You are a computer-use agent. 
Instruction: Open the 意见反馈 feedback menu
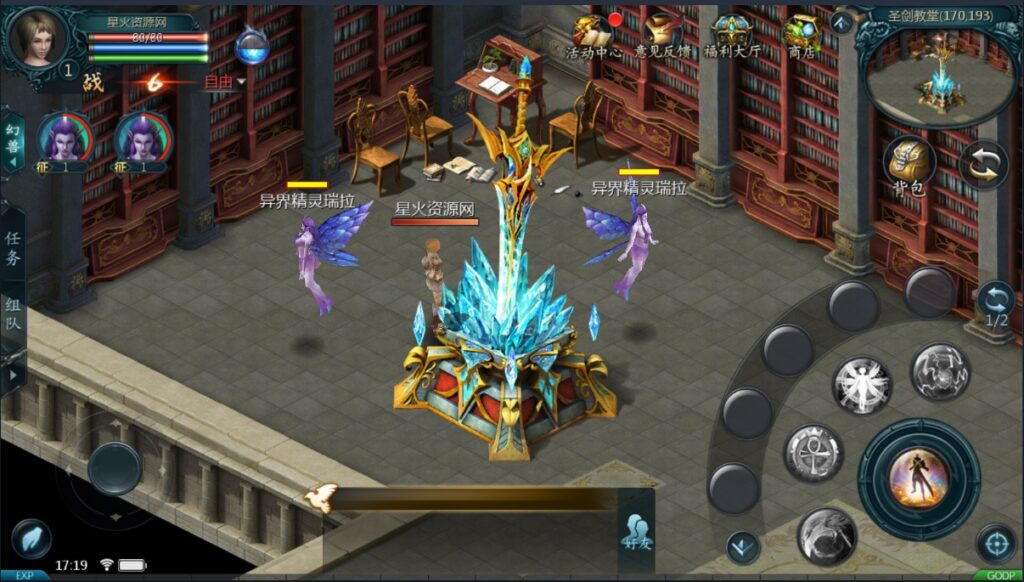(662, 36)
